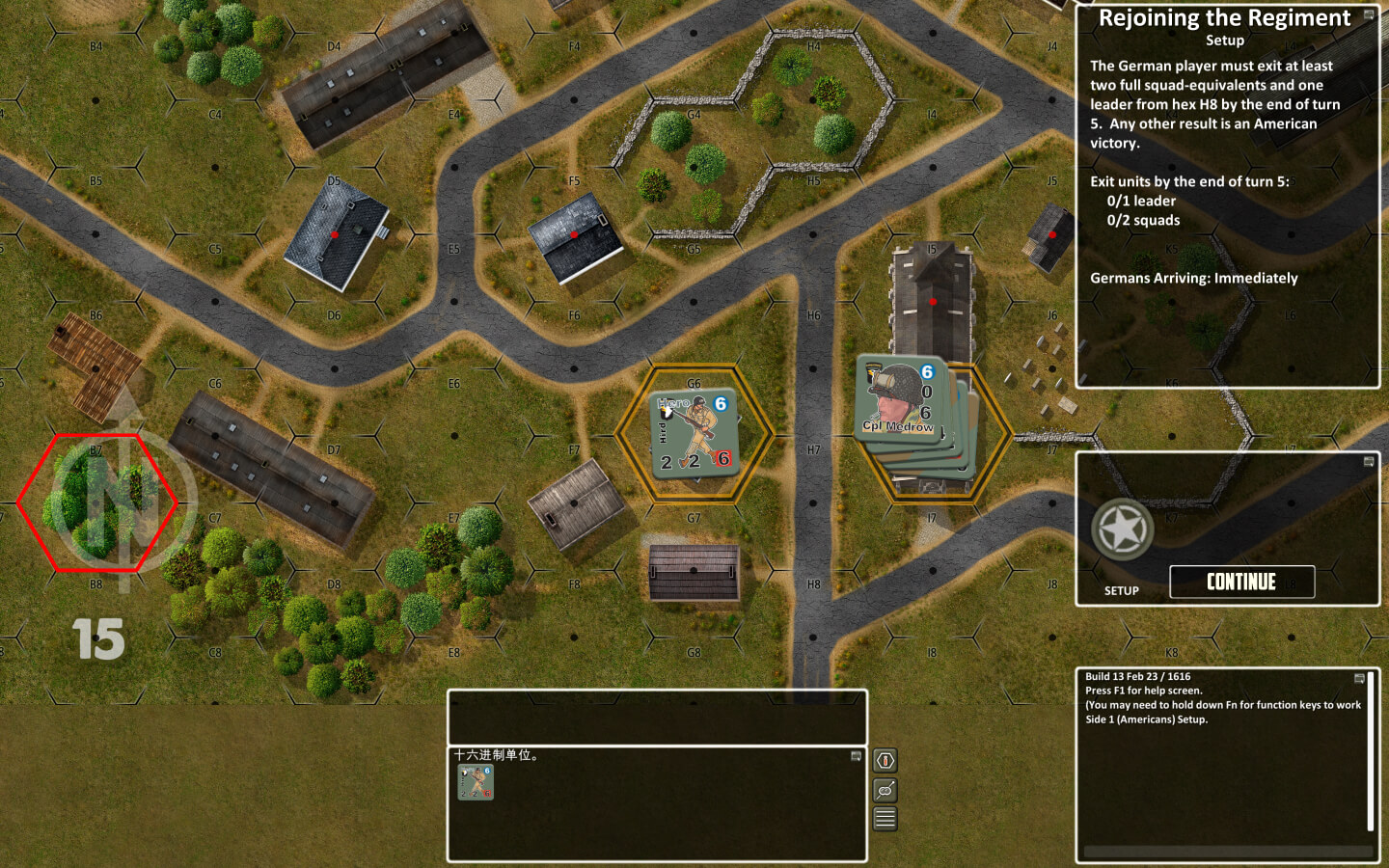Toggle the hex info button
Viewport: 1389px width, 868px height.
point(885,760)
